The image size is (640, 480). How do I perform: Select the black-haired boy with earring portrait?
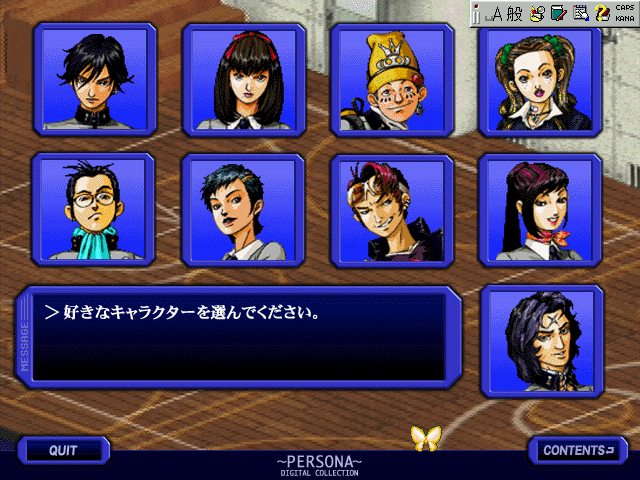pyautogui.click(x=94, y=80)
